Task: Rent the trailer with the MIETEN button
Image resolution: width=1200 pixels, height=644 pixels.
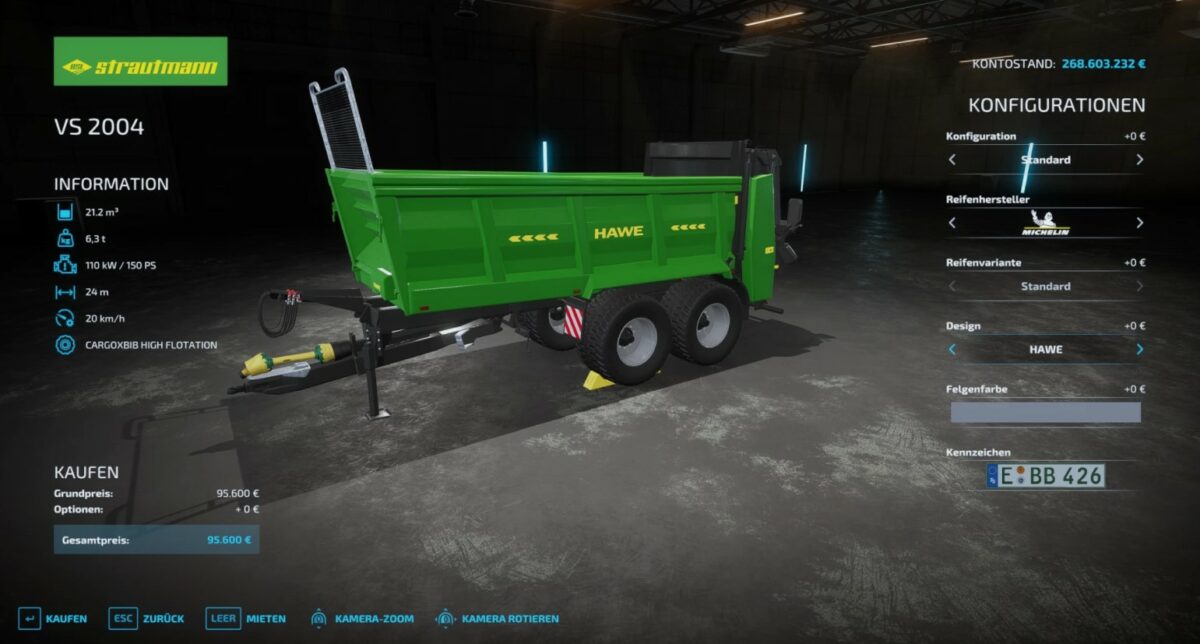Action: (245, 618)
